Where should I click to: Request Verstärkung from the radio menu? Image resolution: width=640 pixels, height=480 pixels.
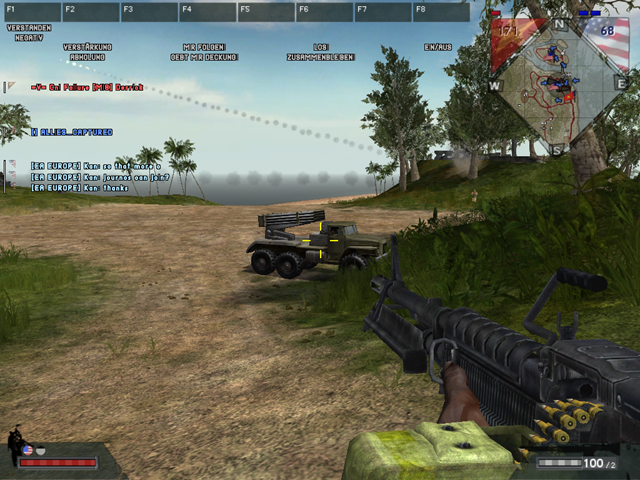click(x=87, y=47)
